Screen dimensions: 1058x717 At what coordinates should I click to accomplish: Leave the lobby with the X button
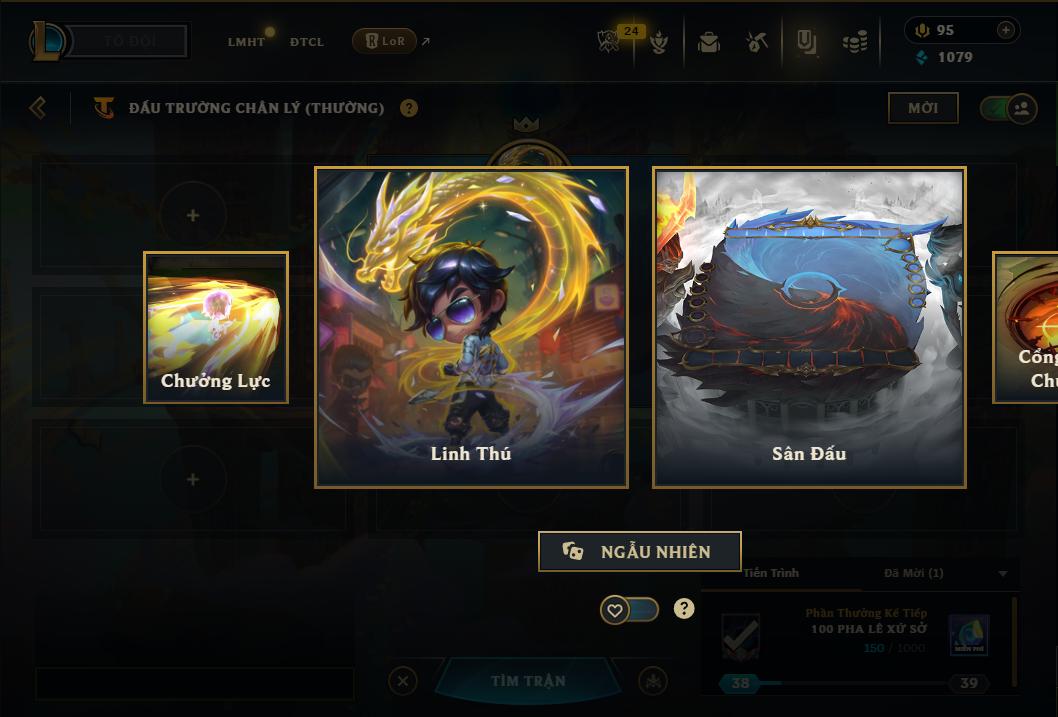(x=402, y=681)
